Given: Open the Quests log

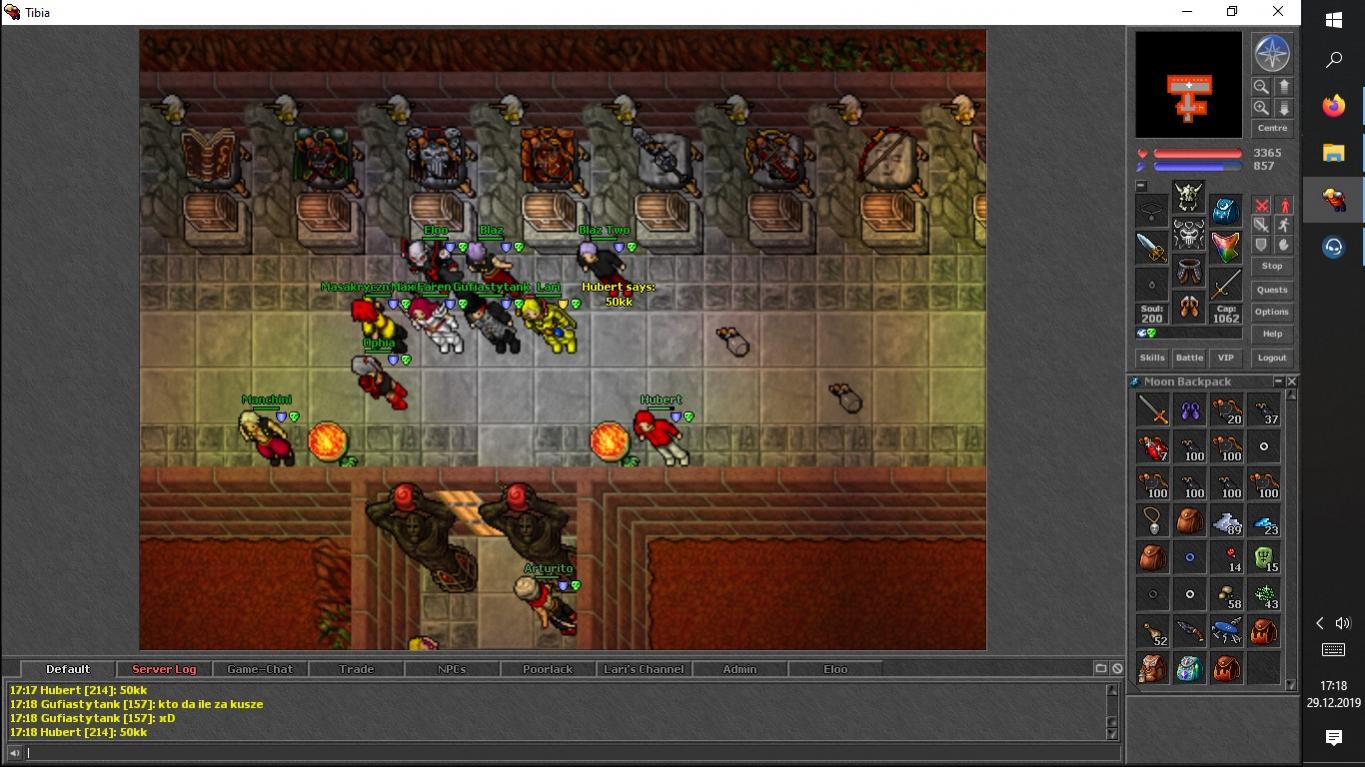Looking at the screenshot, I should tap(1272, 290).
